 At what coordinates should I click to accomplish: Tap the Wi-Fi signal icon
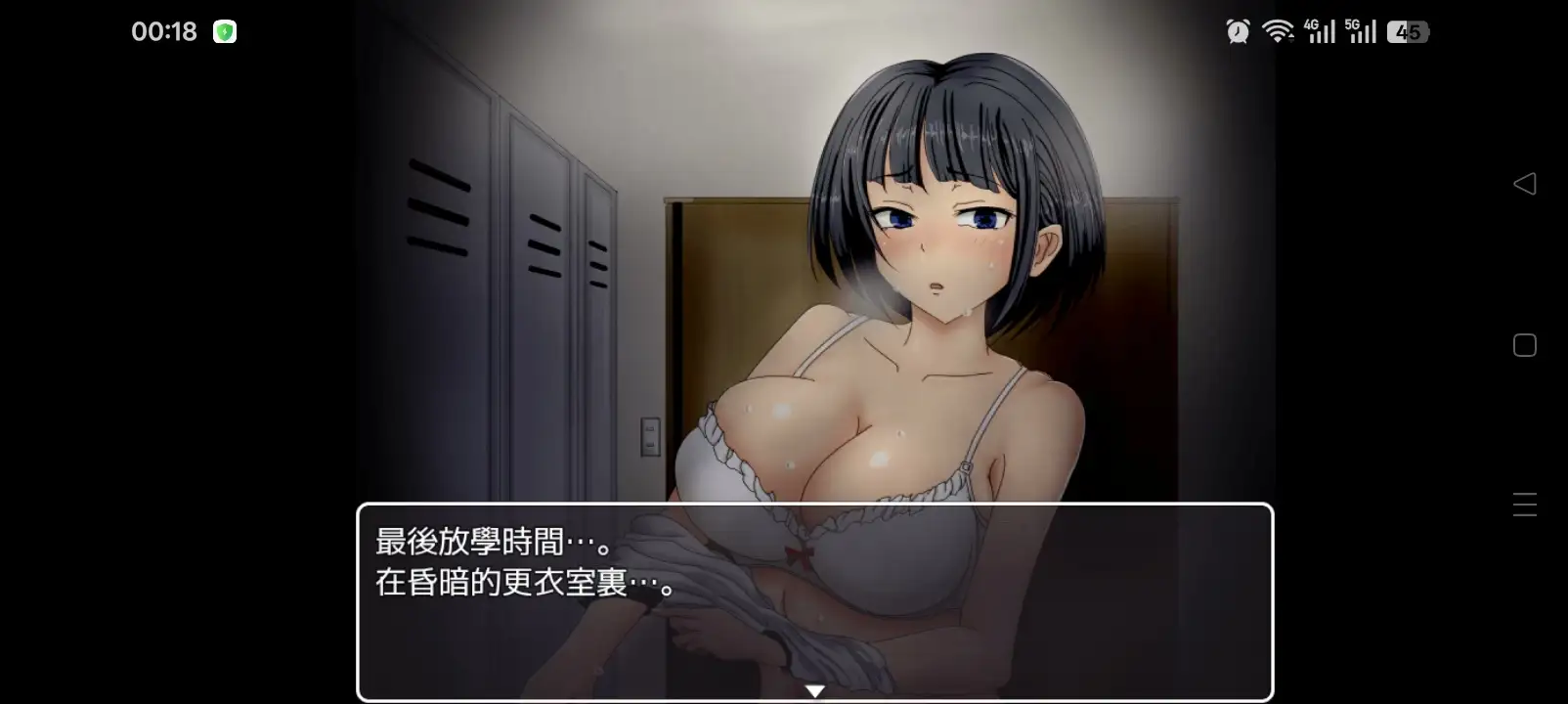[1279, 31]
